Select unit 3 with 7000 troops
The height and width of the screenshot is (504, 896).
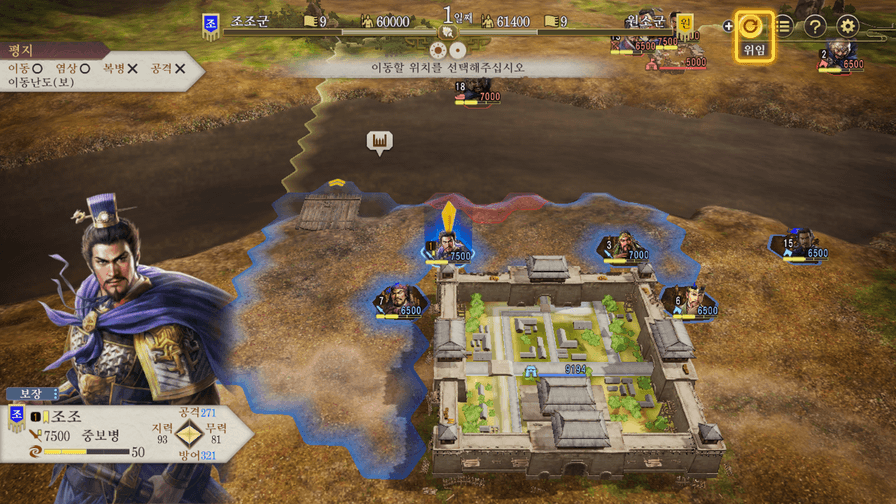(x=625, y=246)
